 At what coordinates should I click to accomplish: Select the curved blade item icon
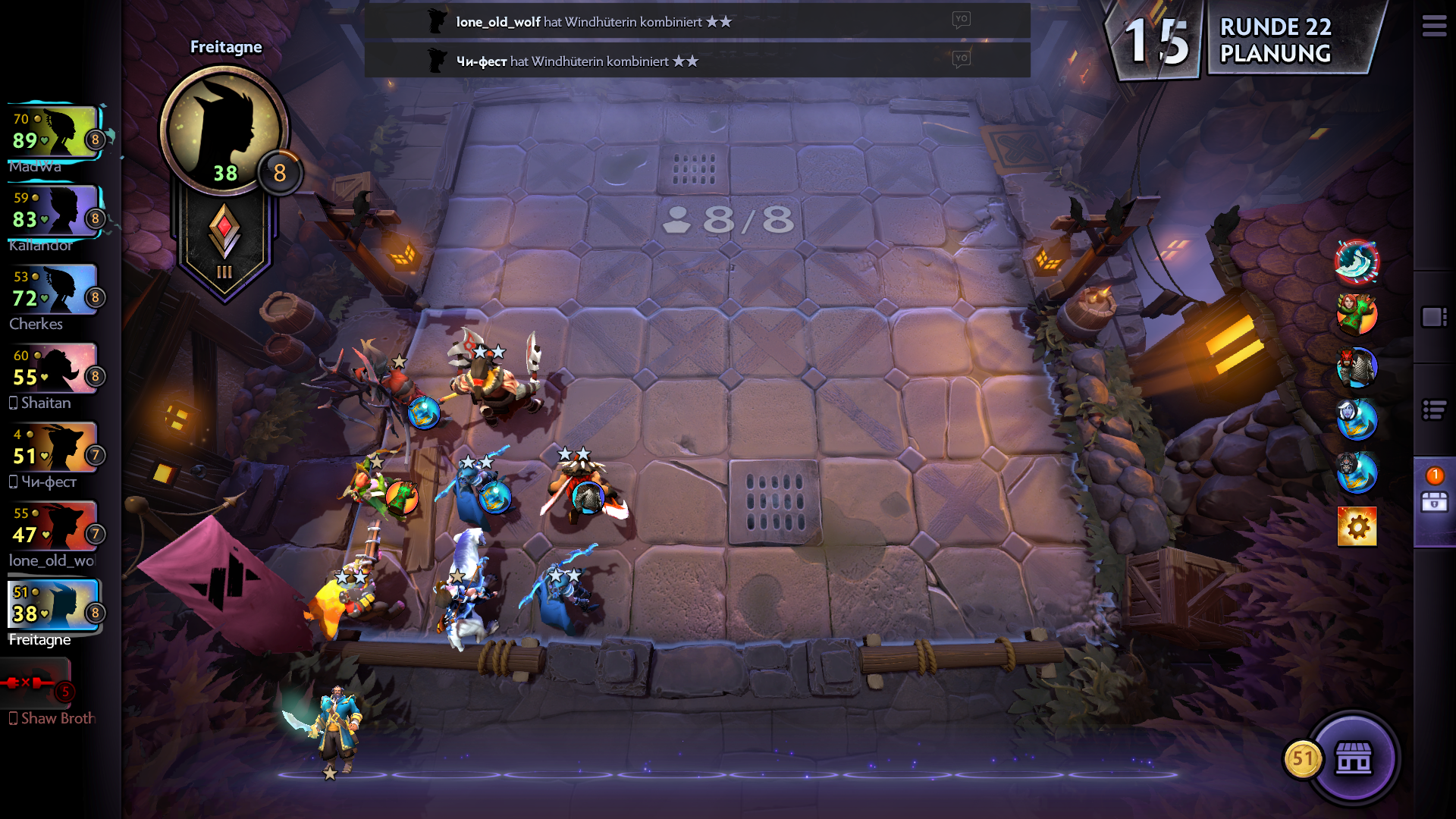[1357, 262]
